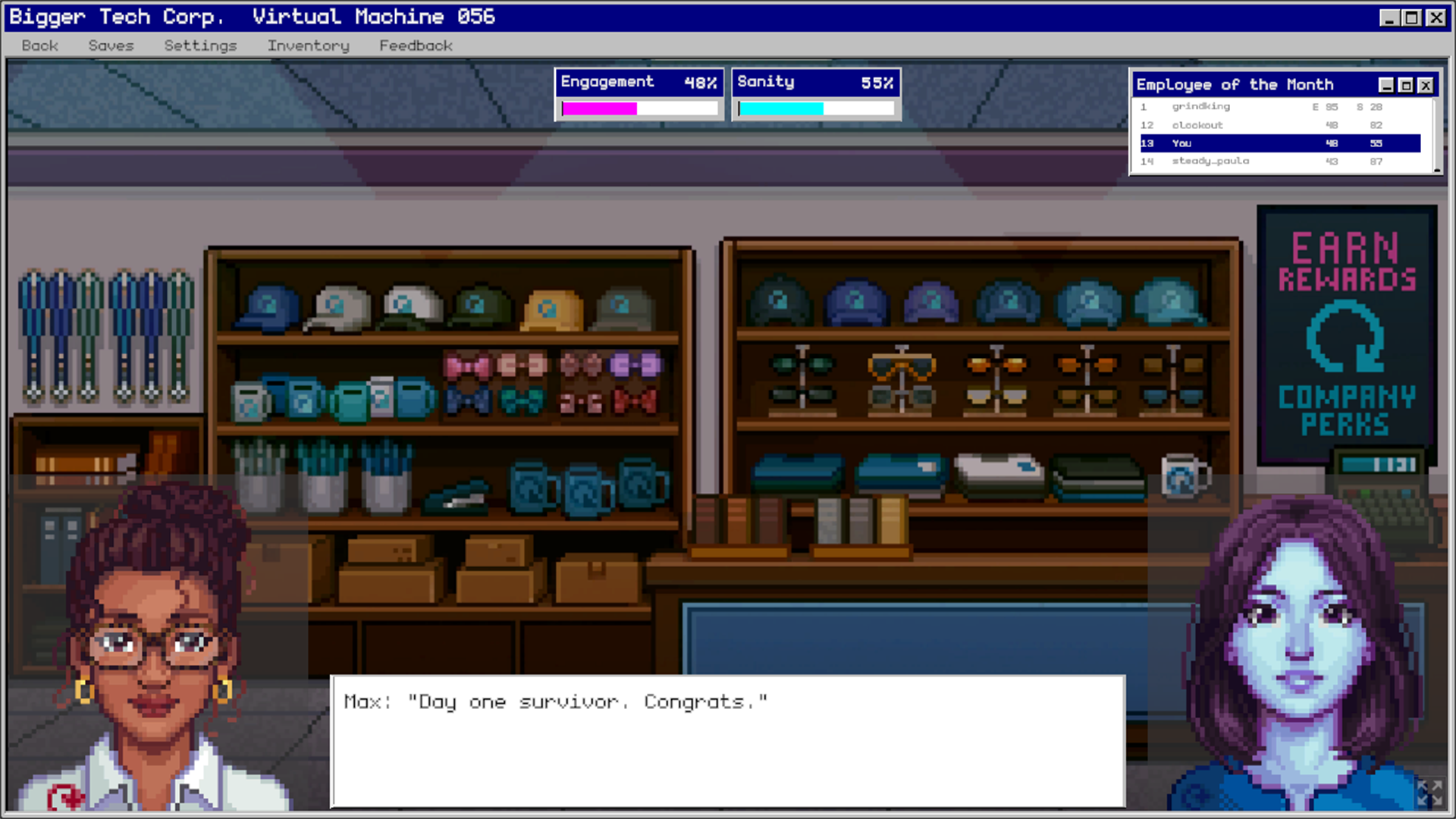Image resolution: width=1456 pixels, height=819 pixels.
Task: Click the pink Engagement progress bar
Action: [x=599, y=108]
